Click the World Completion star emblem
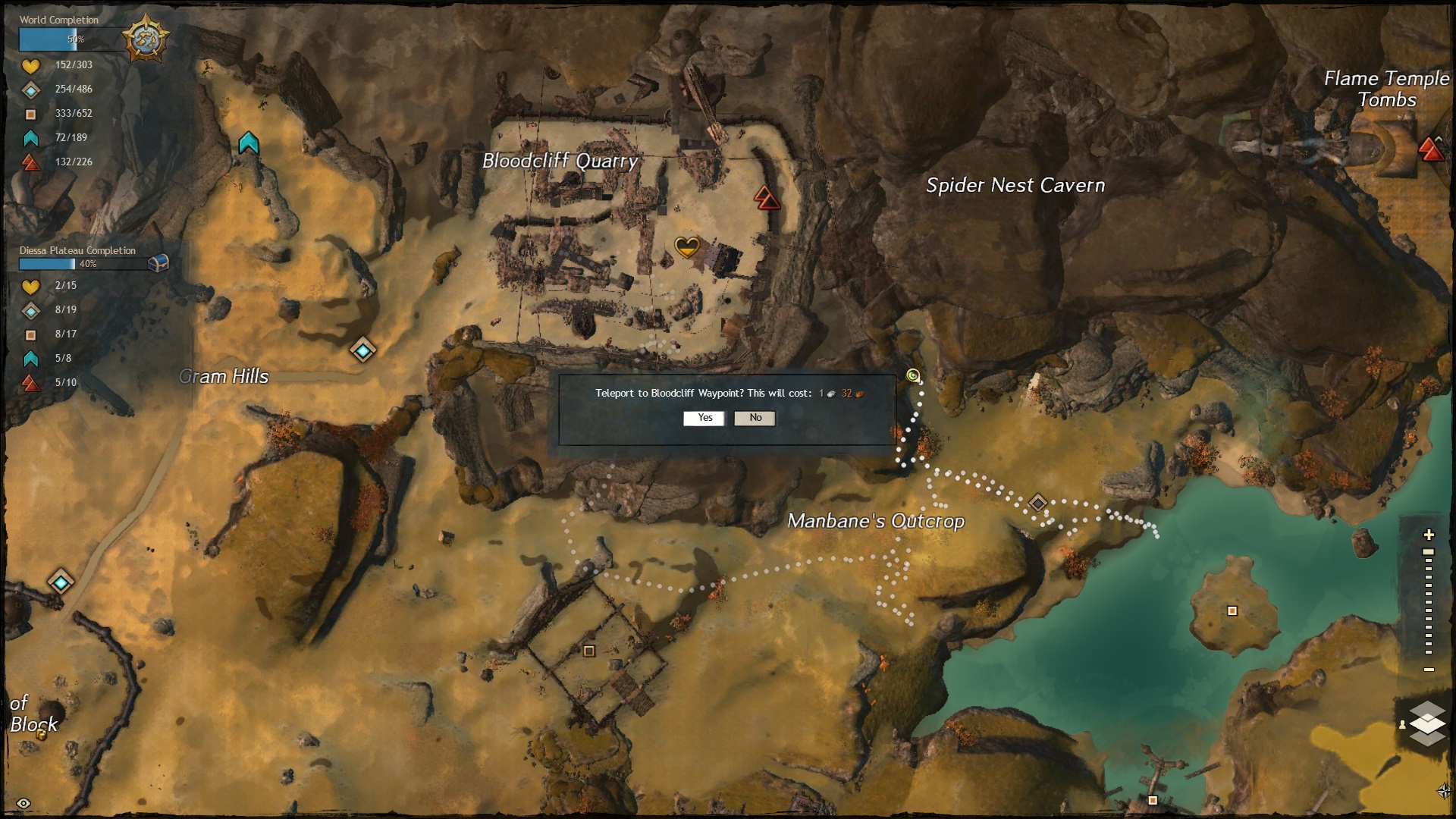The height and width of the screenshot is (819, 1456). [x=145, y=39]
